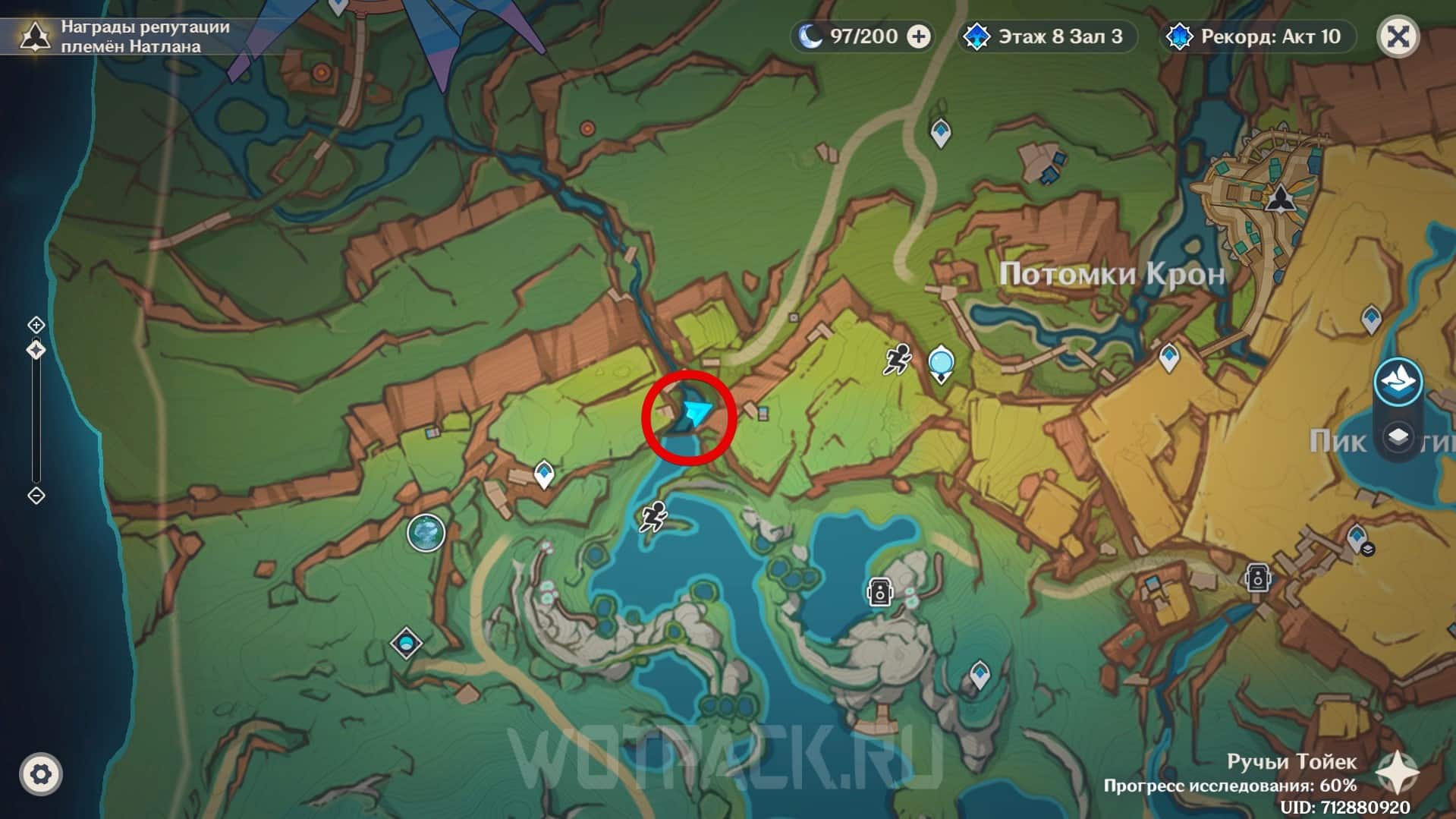
Task: Add Original Resin with the plus button
Action: pos(919,36)
